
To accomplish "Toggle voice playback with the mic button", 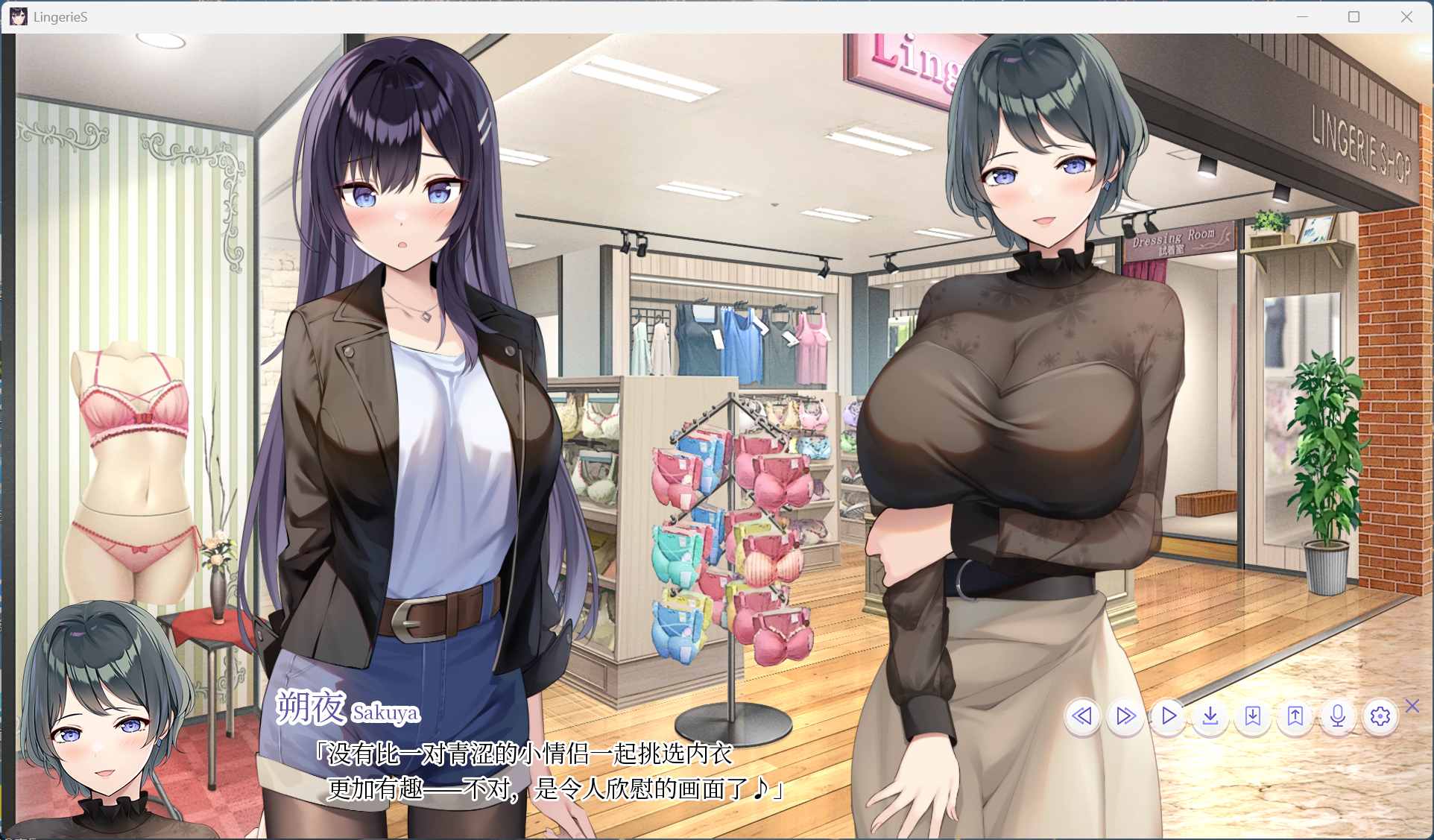I will [1338, 717].
